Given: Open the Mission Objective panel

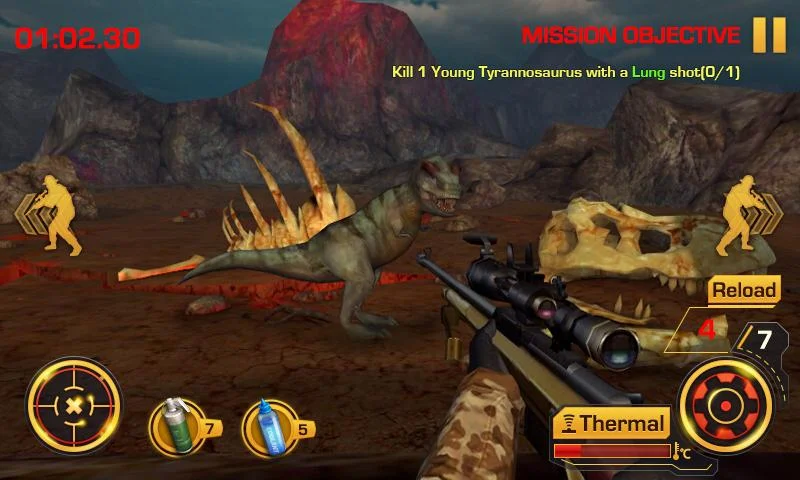Looking at the screenshot, I should tap(631, 36).
